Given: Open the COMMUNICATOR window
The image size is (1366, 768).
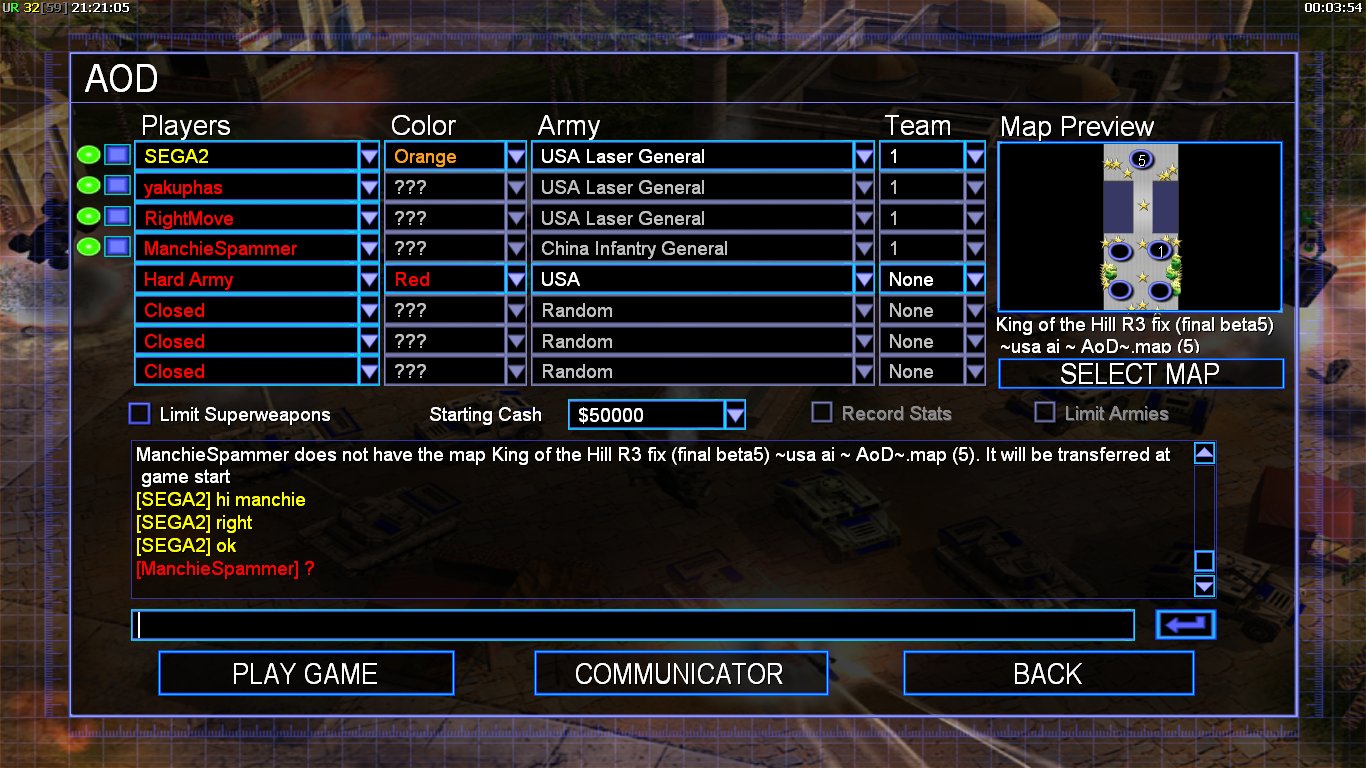Looking at the screenshot, I should [x=680, y=673].
